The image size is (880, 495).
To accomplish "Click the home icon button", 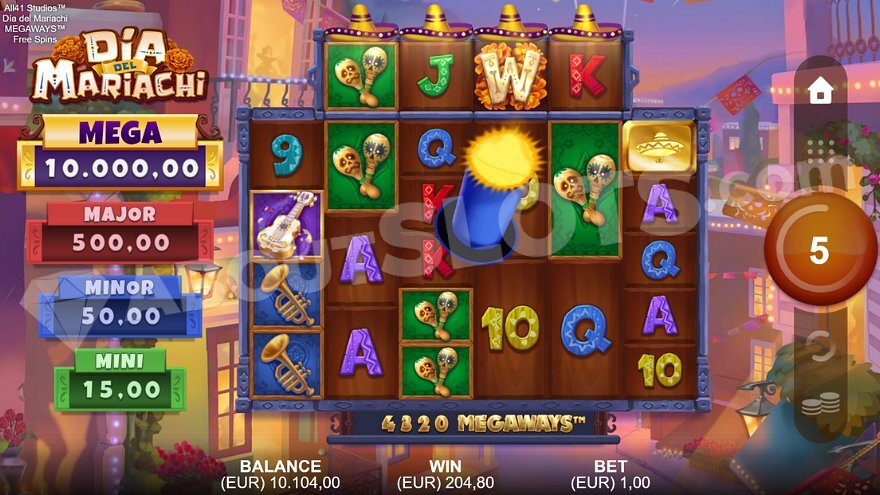I will (x=820, y=91).
